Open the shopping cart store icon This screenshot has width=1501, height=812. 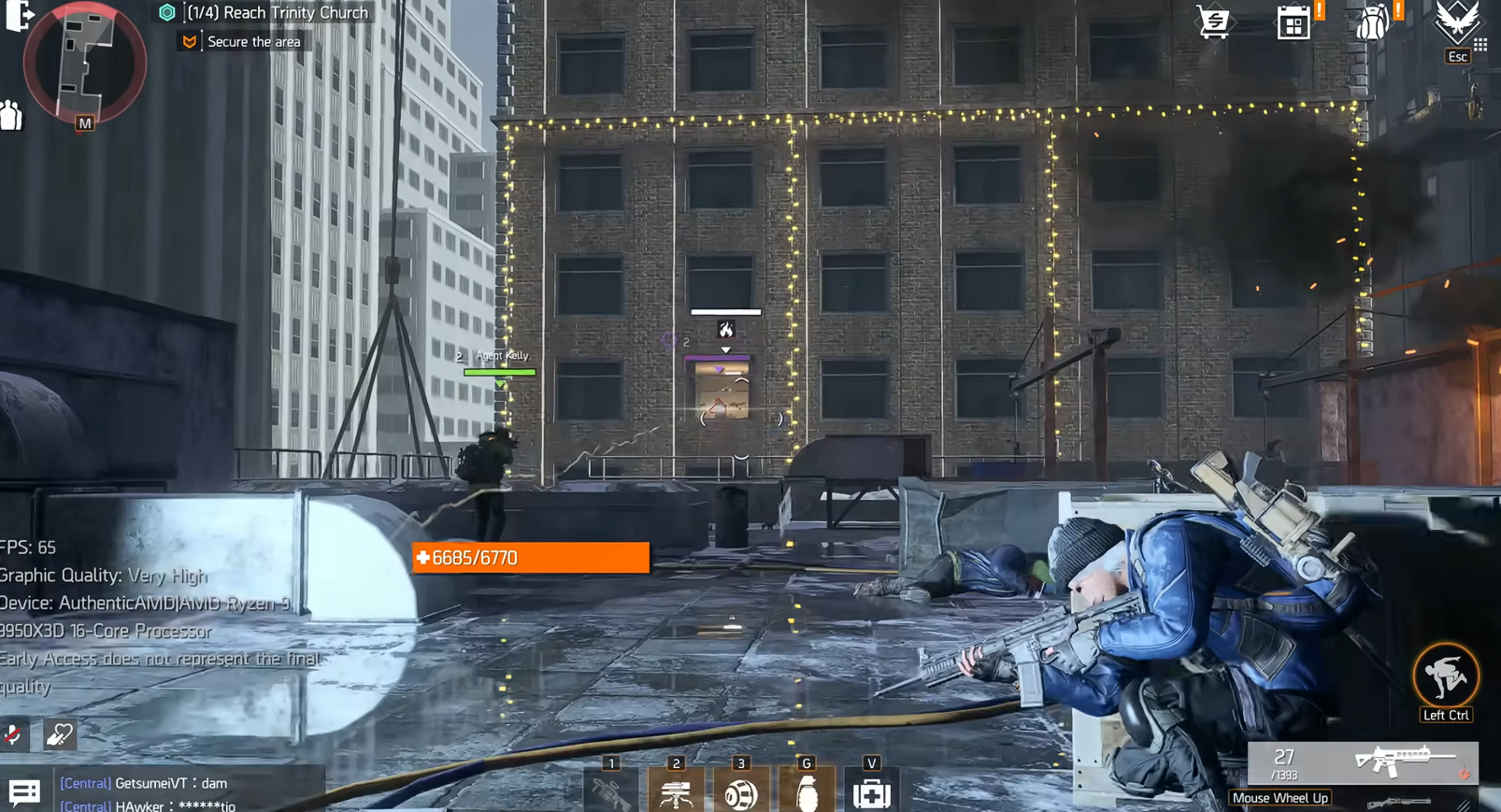pyautogui.click(x=1213, y=22)
